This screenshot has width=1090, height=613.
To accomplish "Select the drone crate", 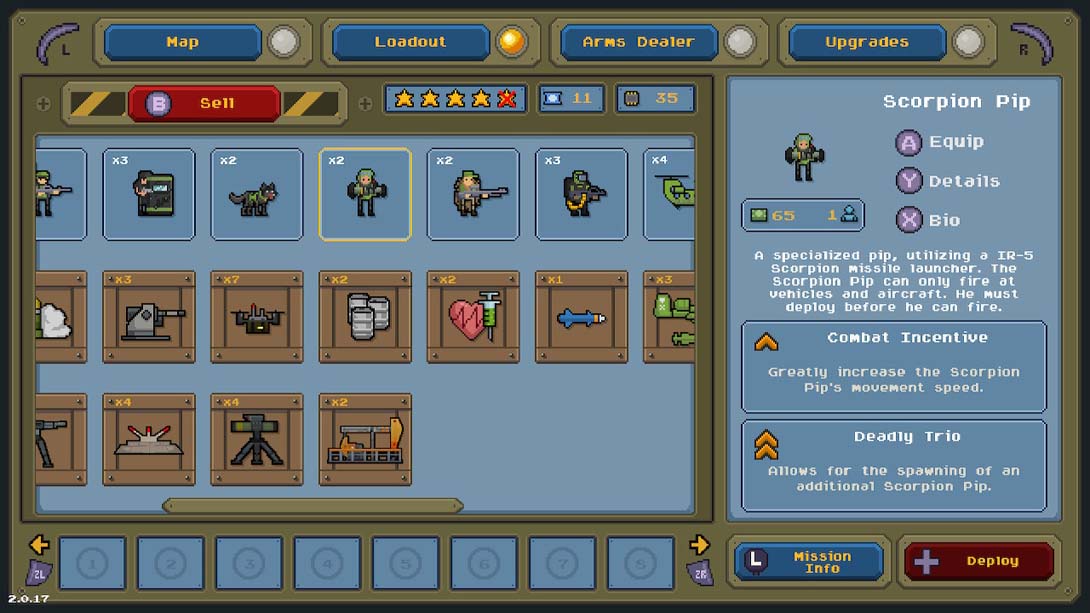I will (x=257, y=317).
